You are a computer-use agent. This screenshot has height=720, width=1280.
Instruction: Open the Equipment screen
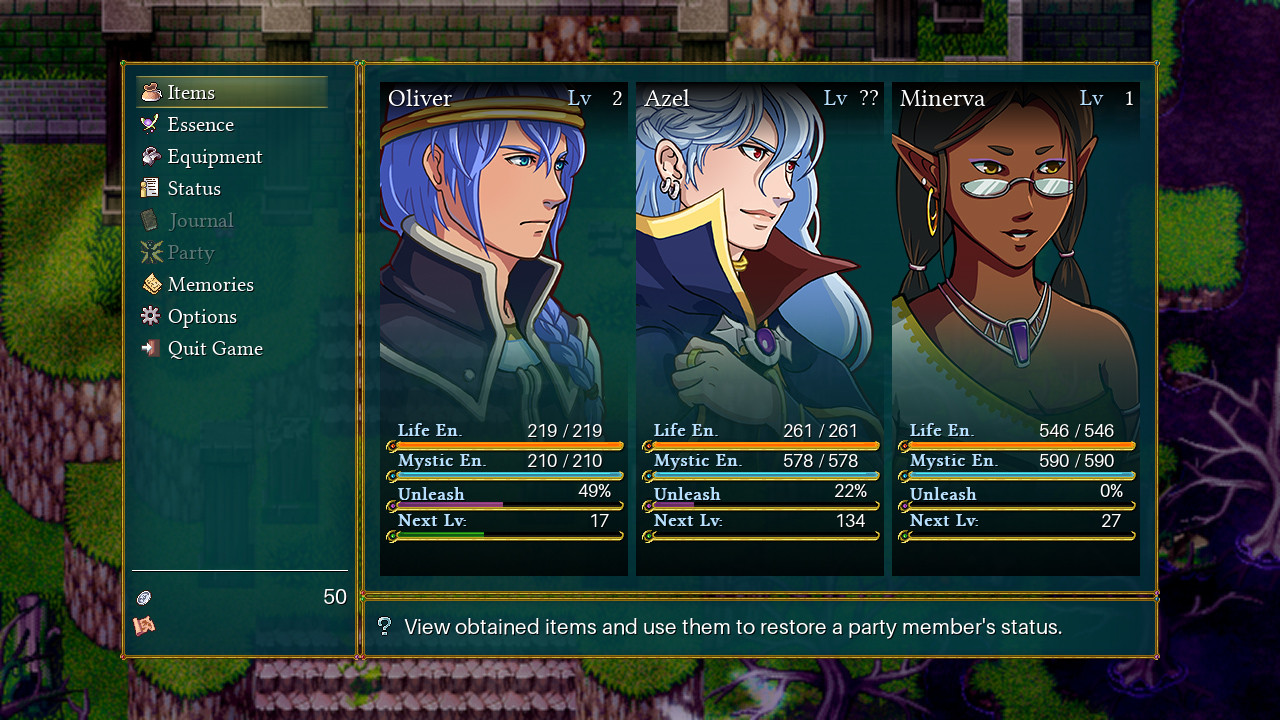coord(214,157)
